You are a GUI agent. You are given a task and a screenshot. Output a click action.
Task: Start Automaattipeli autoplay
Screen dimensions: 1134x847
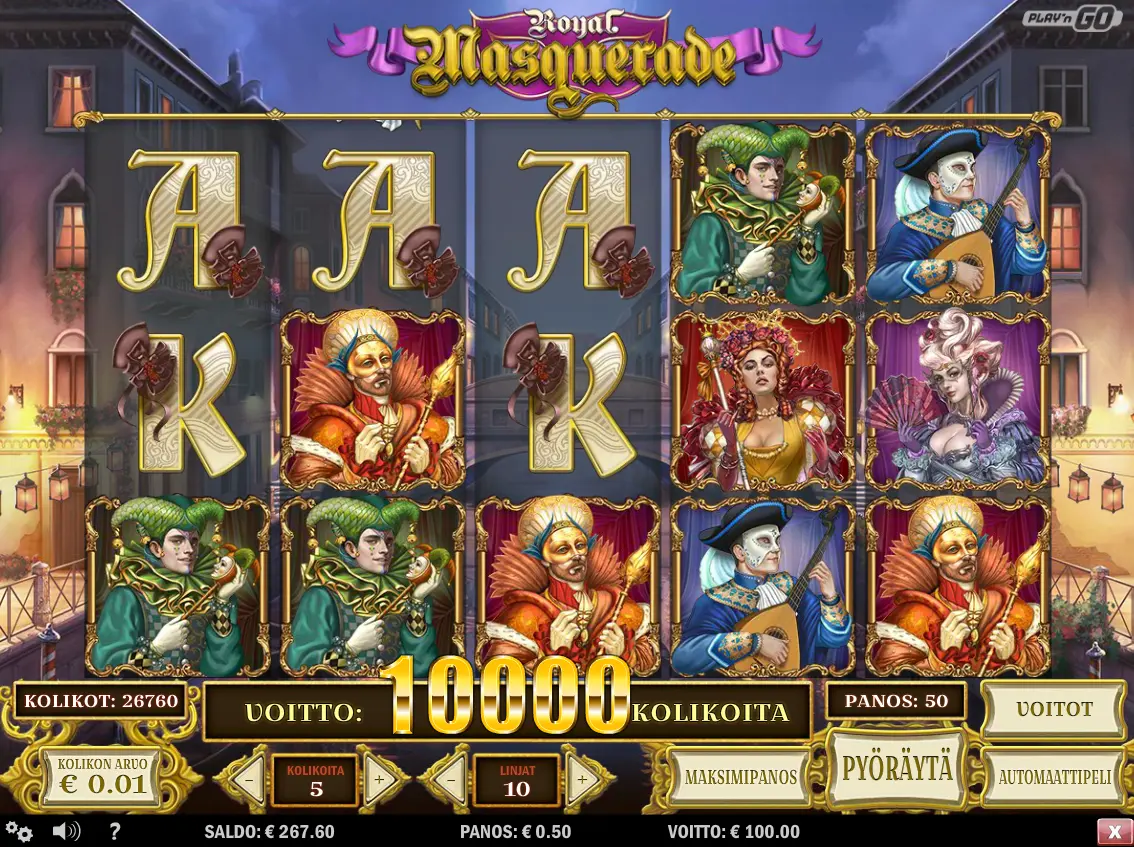1054,777
